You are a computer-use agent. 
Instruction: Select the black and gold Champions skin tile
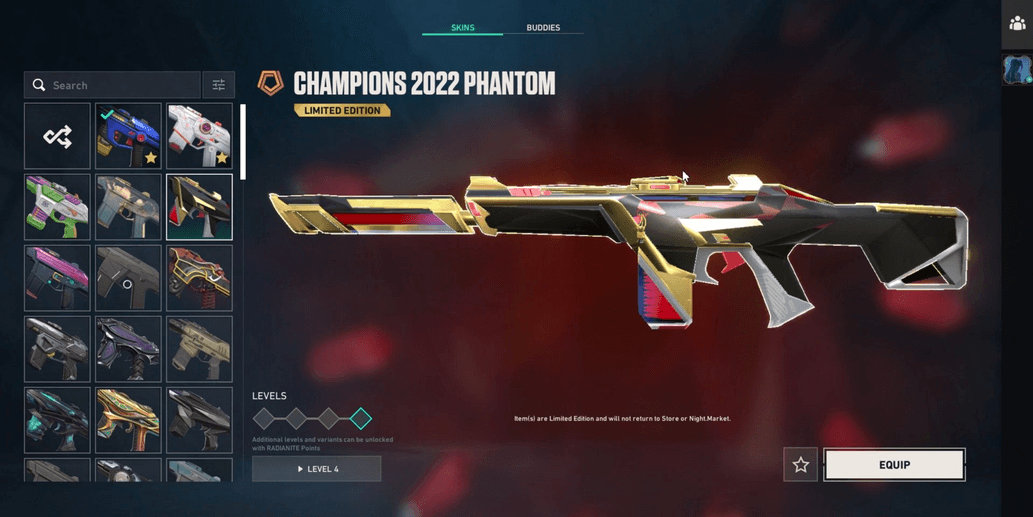point(199,207)
